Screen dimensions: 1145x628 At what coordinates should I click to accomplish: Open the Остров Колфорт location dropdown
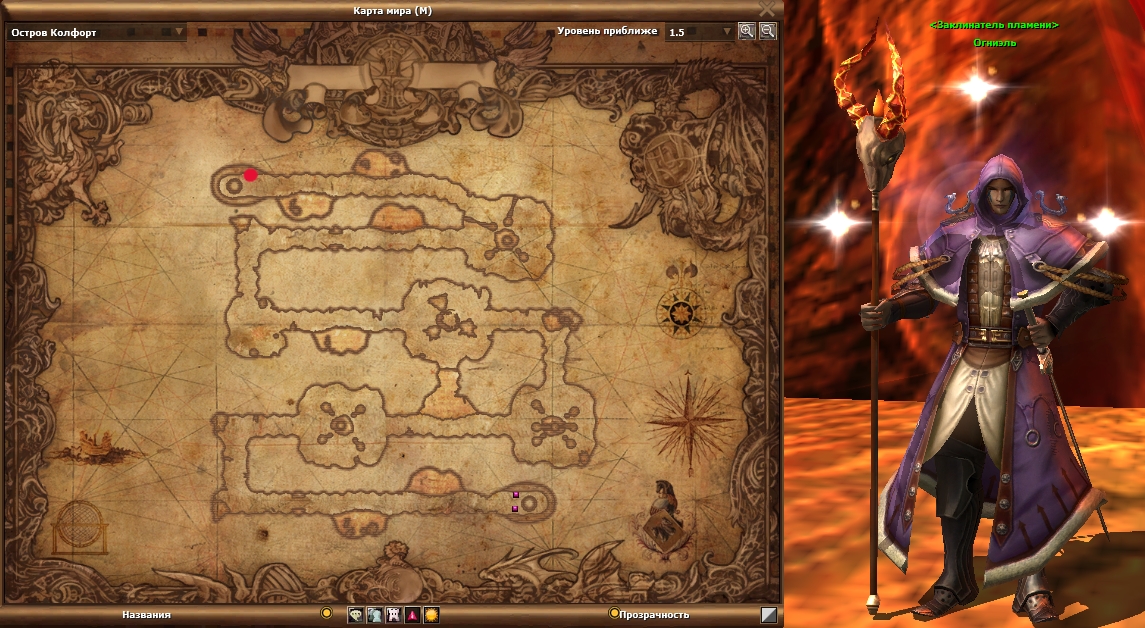[179, 32]
